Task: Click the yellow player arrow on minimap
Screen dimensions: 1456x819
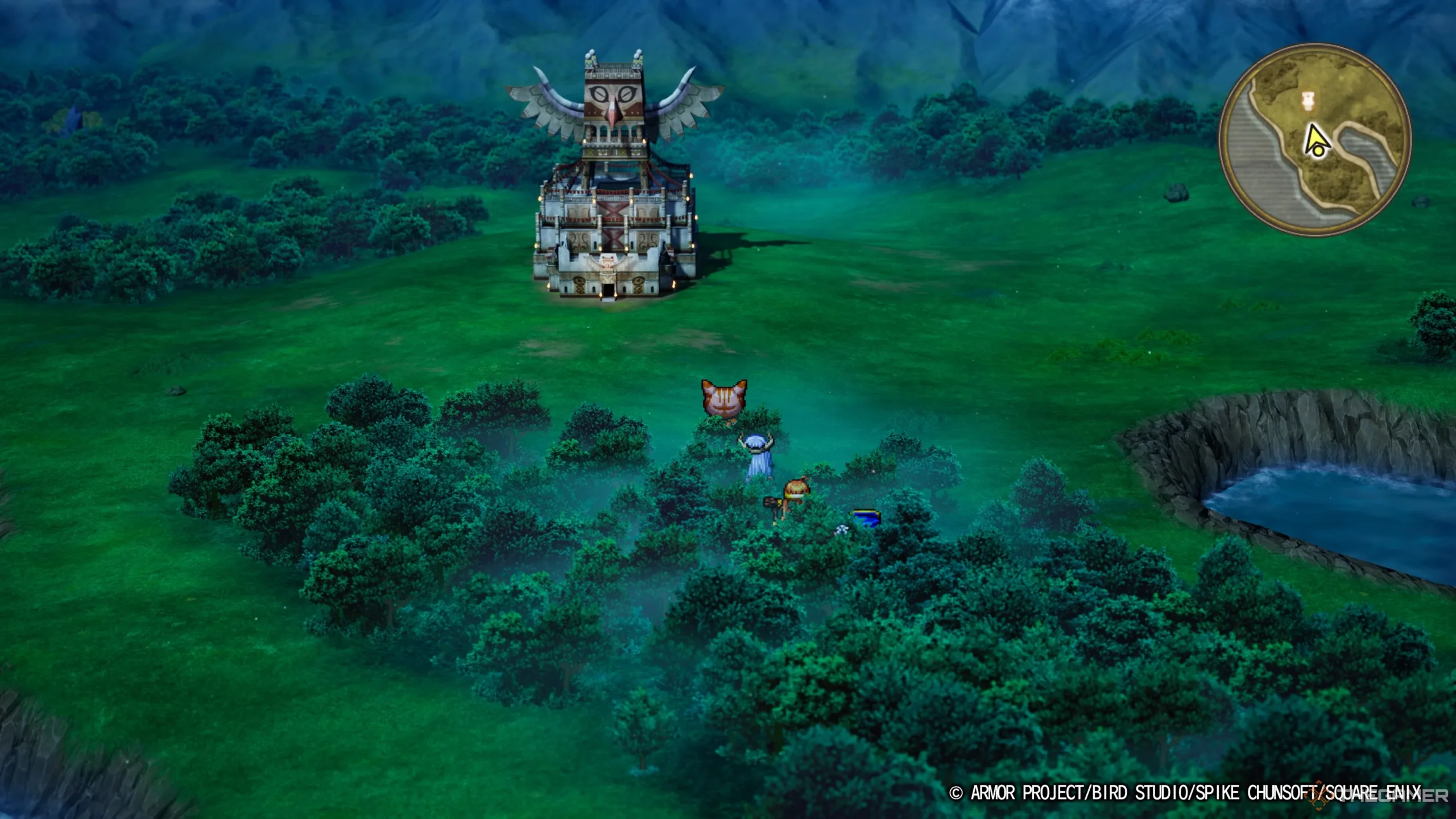Action: coord(1314,142)
